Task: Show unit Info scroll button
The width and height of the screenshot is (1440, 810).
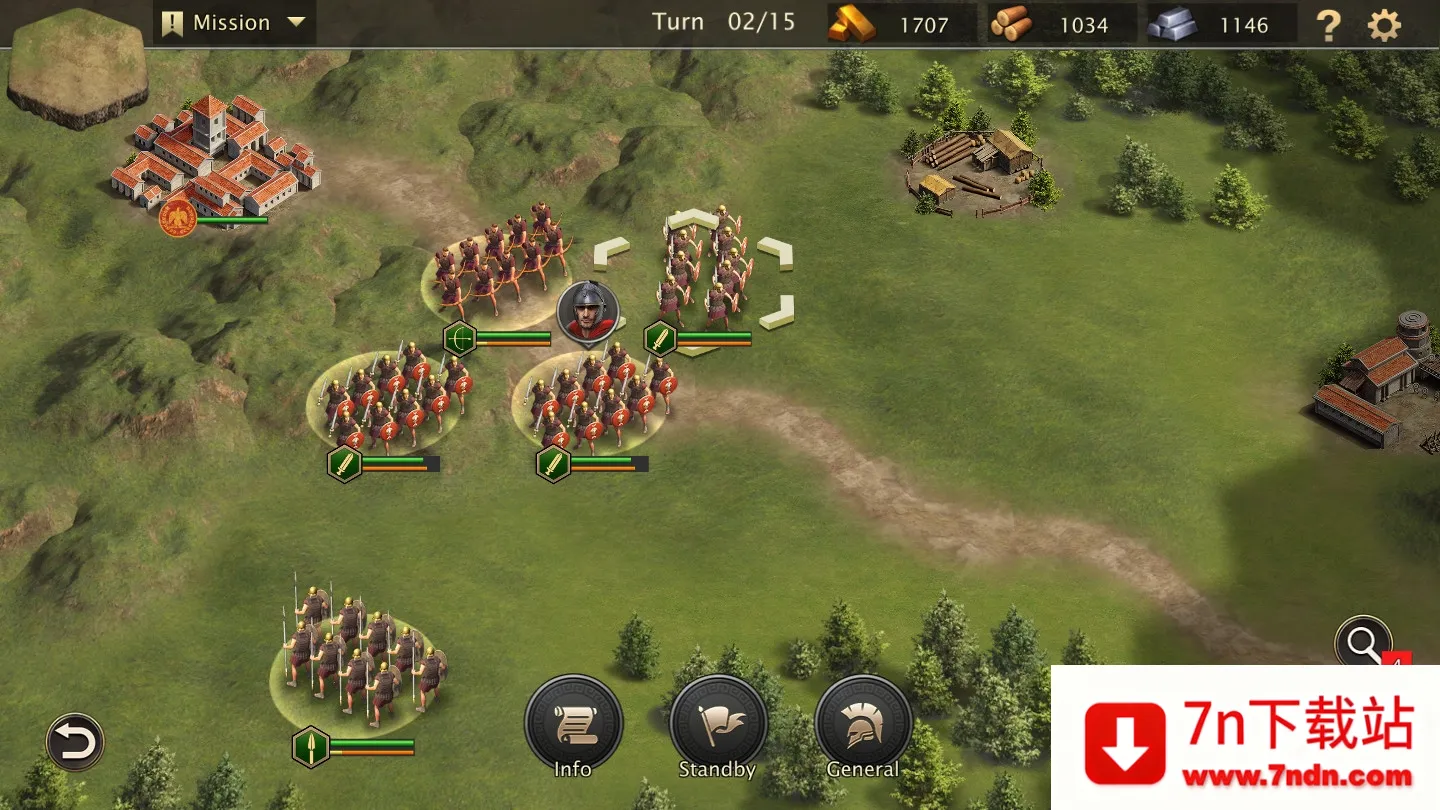Action: (573, 725)
